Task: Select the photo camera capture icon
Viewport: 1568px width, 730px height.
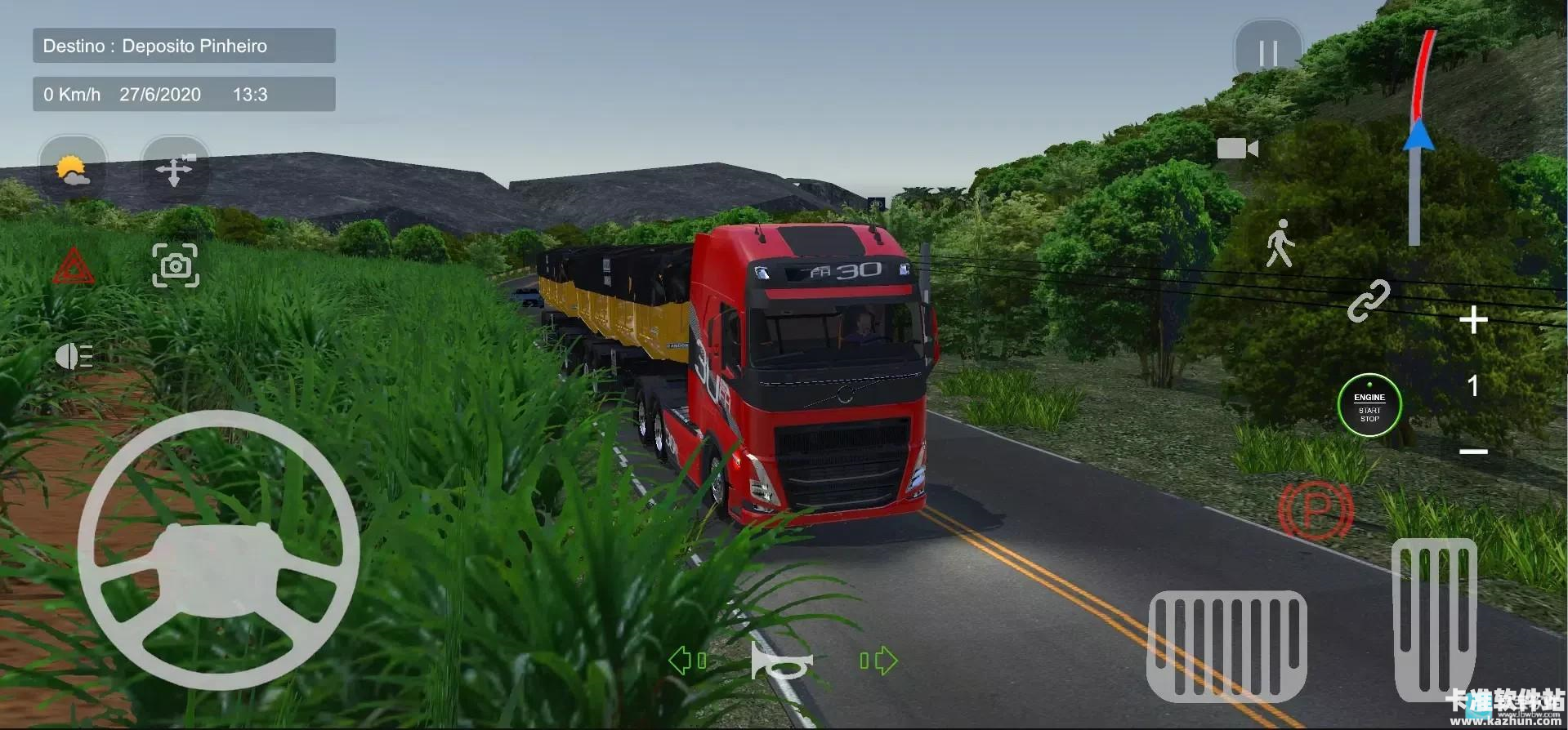Action: [x=176, y=265]
